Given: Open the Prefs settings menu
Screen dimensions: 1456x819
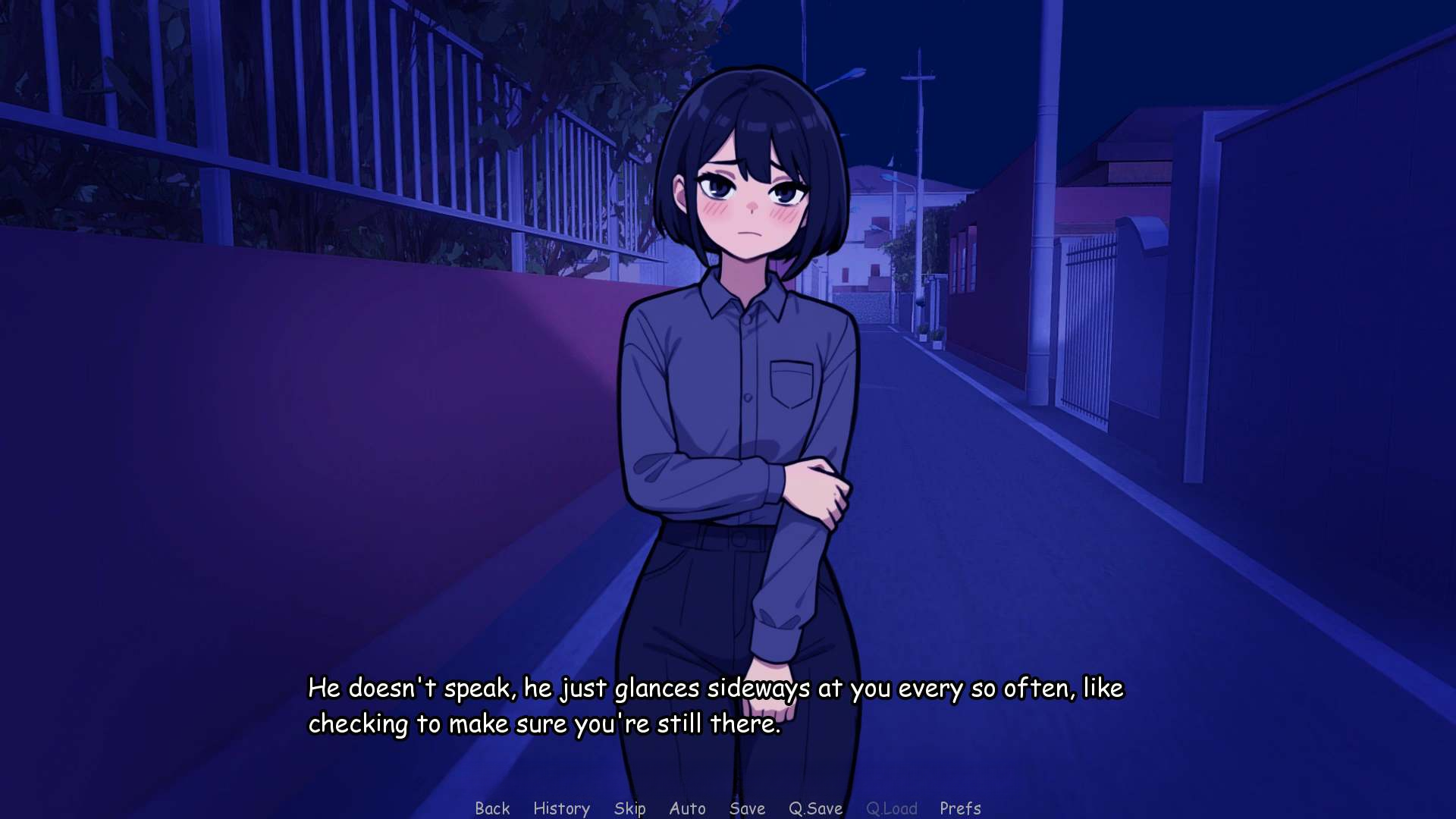Looking at the screenshot, I should pyautogui.click(x=960, y=808).
